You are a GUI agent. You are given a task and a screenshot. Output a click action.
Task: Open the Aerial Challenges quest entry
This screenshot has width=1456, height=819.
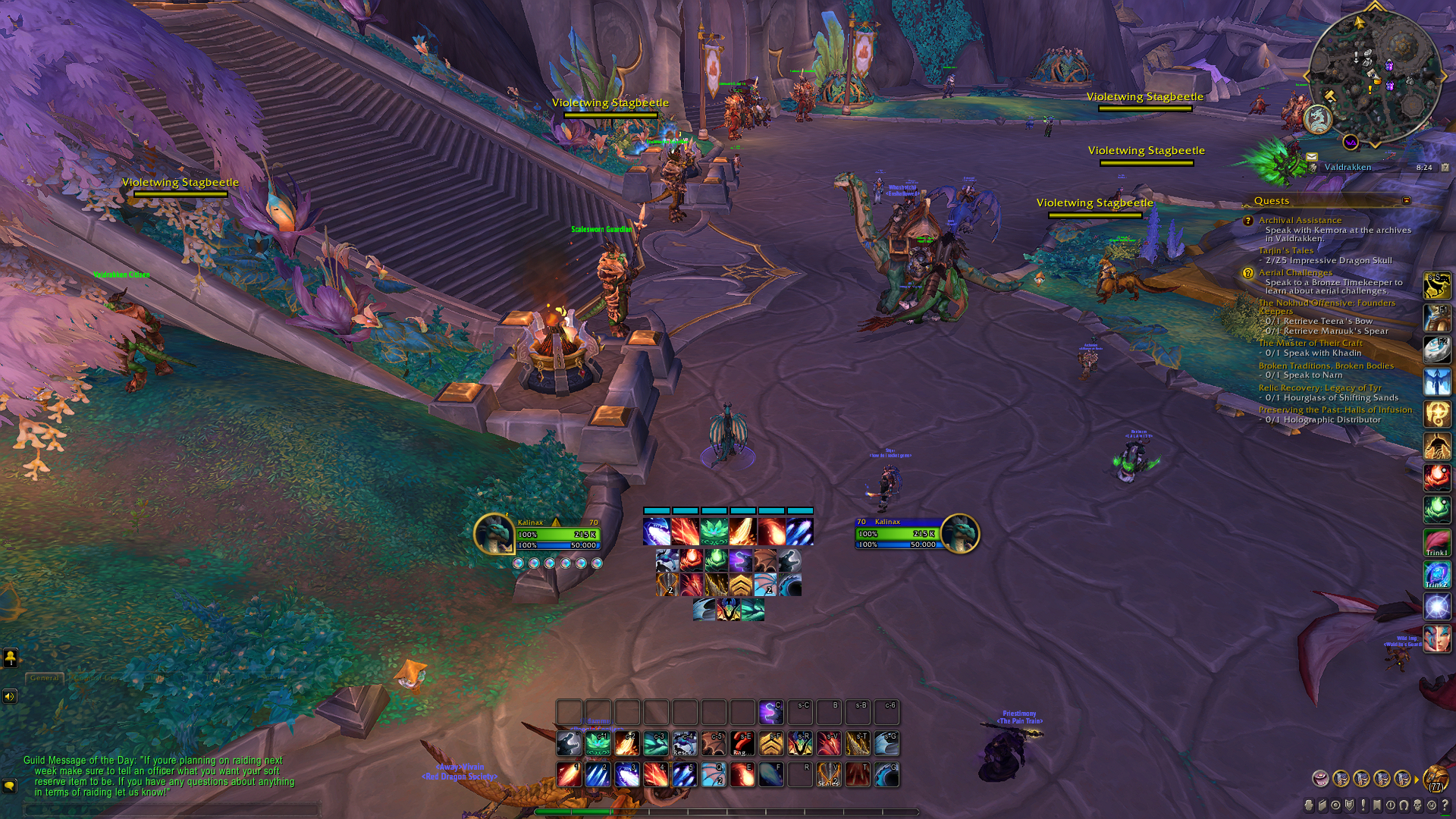pyautogui.click(x=1295, y=273)
